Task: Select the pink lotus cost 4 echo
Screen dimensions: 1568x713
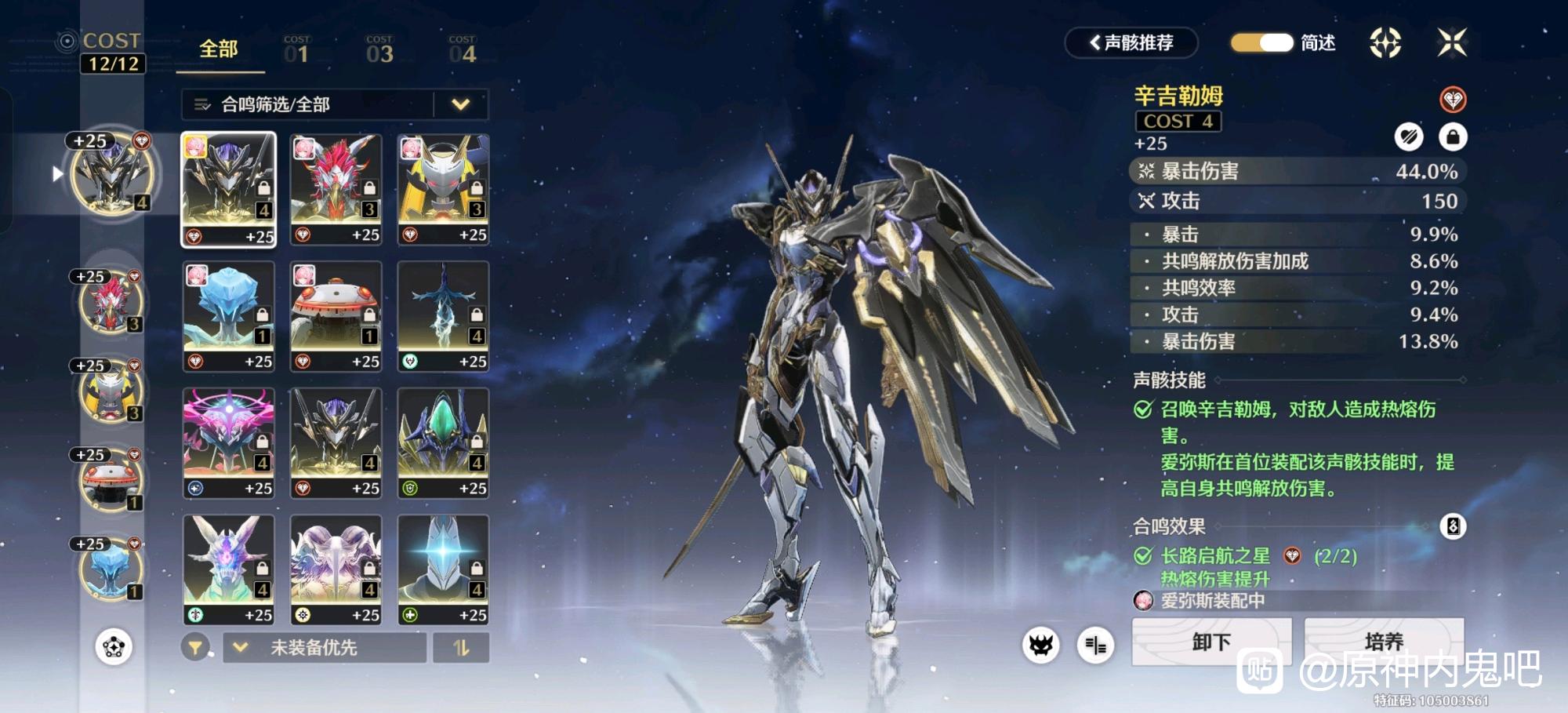Action: point(228,443)
